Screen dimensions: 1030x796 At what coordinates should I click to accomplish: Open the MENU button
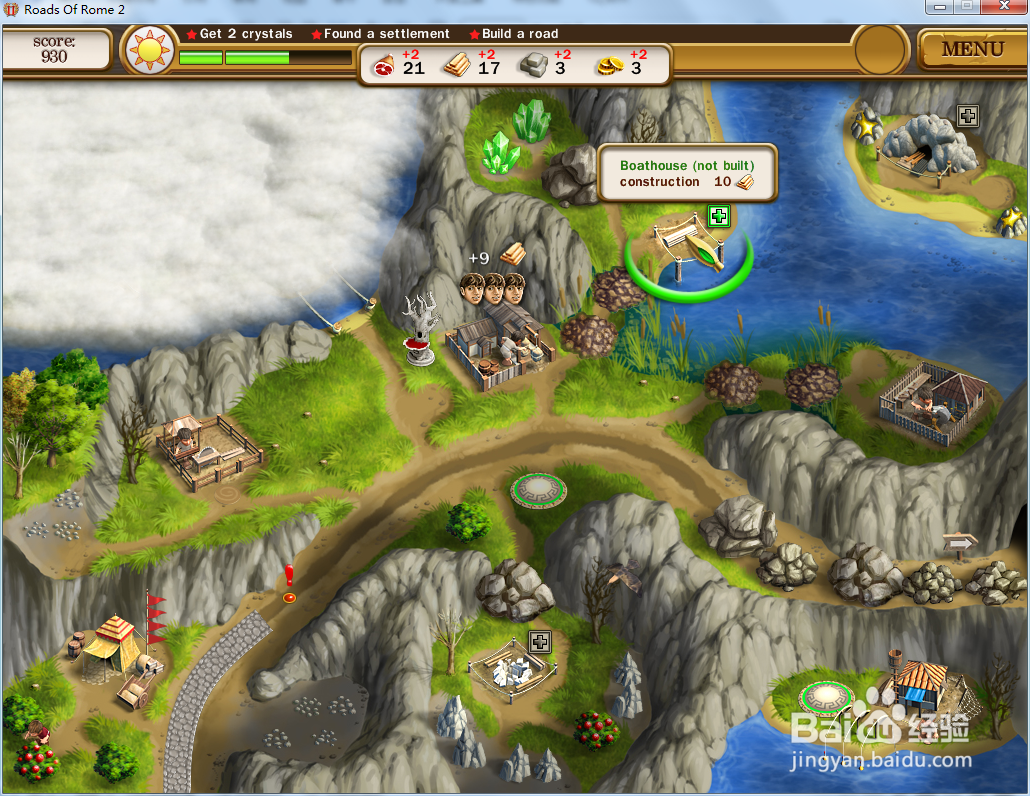[972, 48]
